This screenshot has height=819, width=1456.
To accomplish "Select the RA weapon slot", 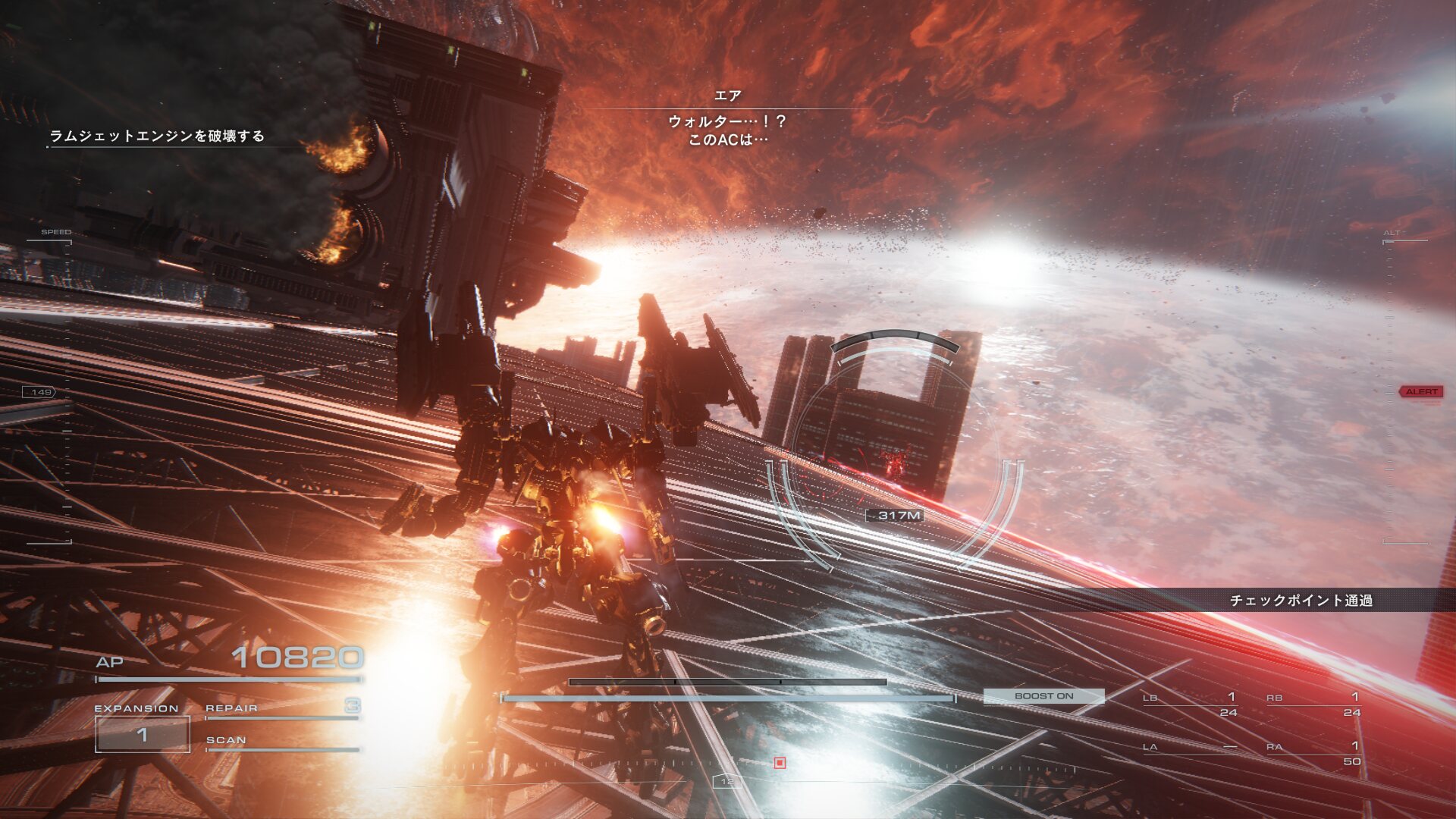I will tap(1313, 754).
